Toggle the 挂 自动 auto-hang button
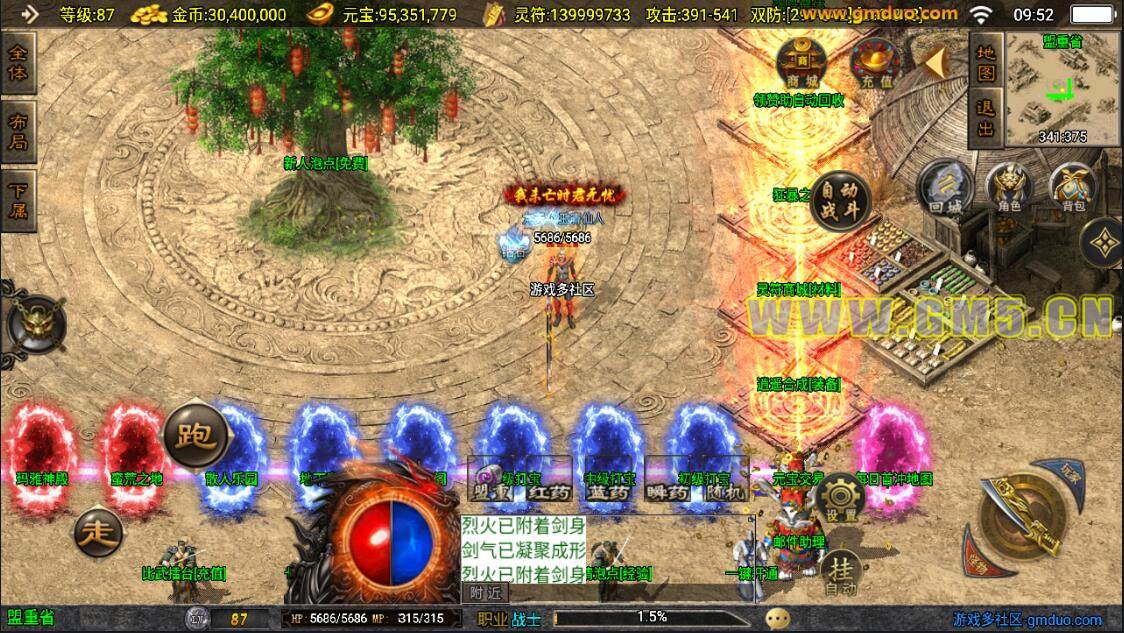This screenshot has width=1124, height=633. [x=841, y=572]
